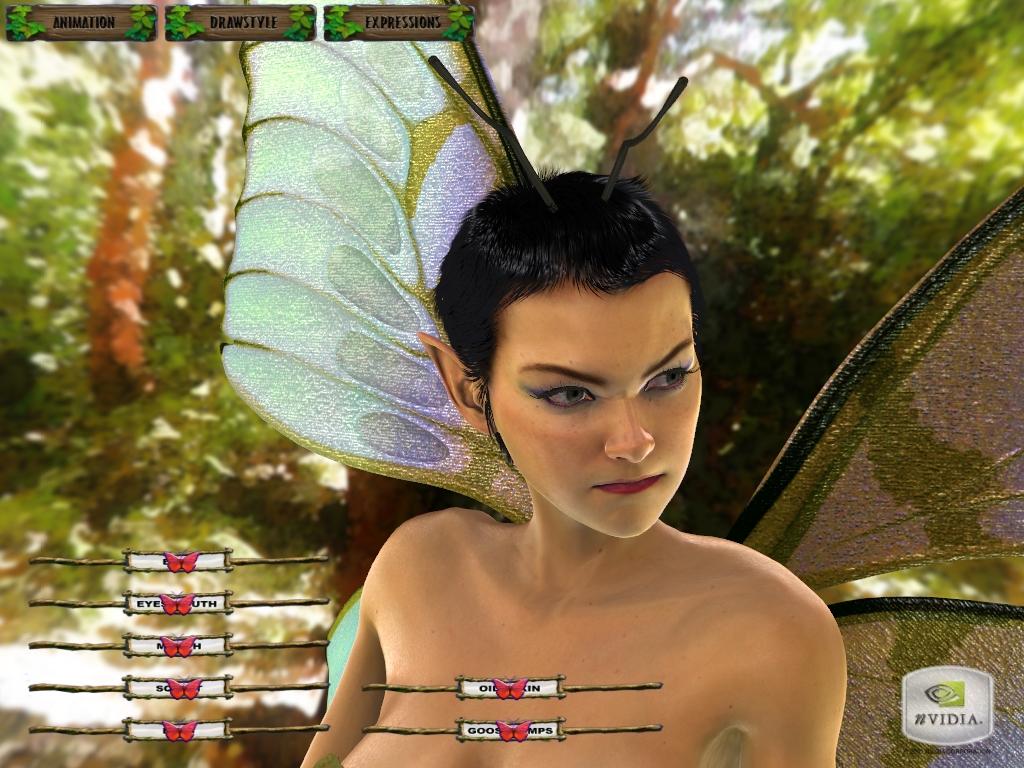
Task: Click the Oily Skin slider butterfly
Action: 510,688
